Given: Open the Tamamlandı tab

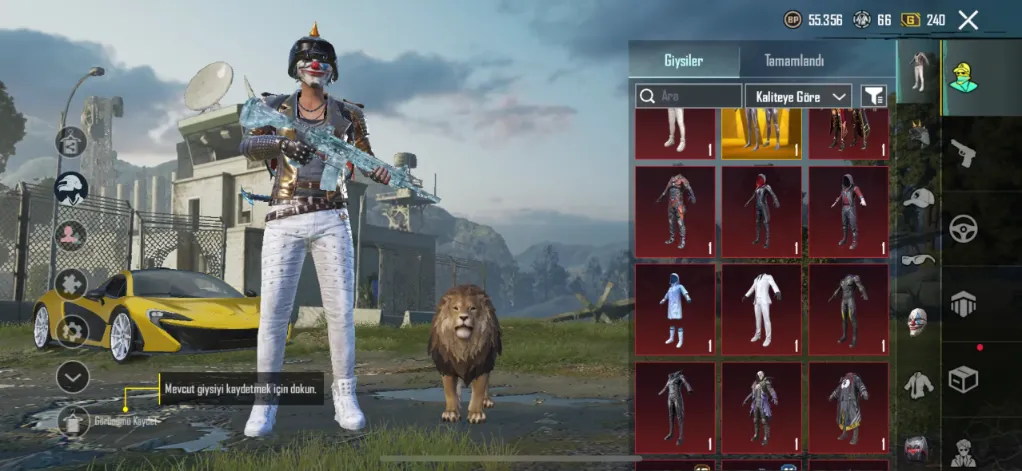Looking at the screenshot, I should (x=794, y=61).
